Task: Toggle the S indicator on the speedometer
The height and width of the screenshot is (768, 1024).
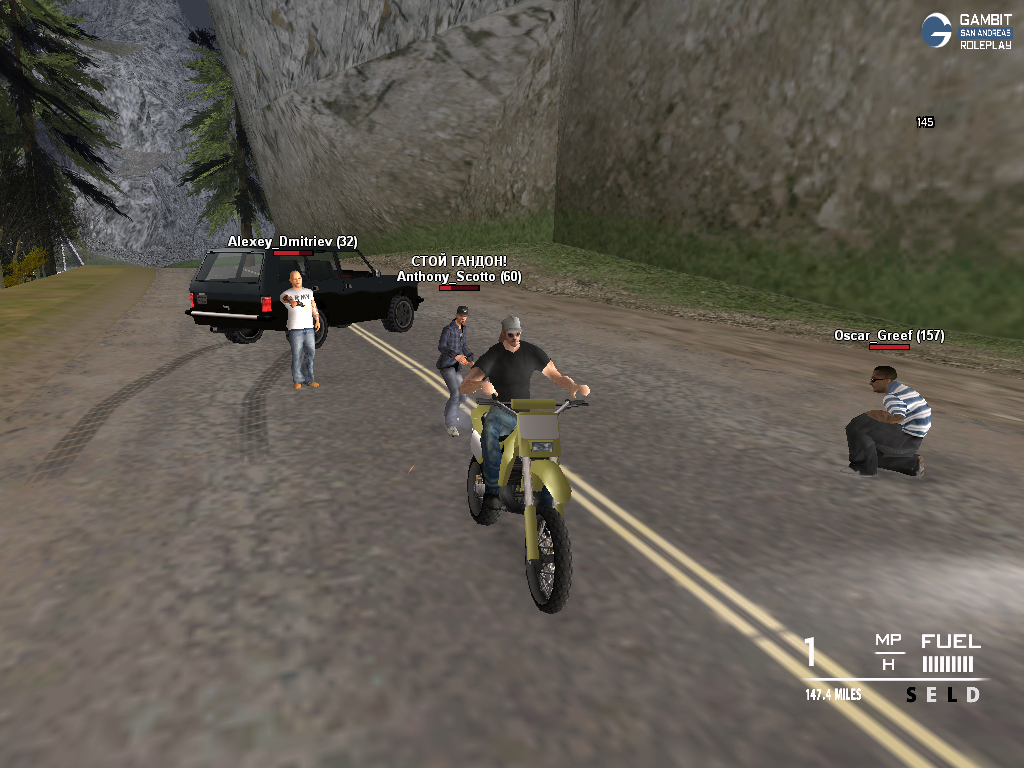Action: (x=911, y=695)
